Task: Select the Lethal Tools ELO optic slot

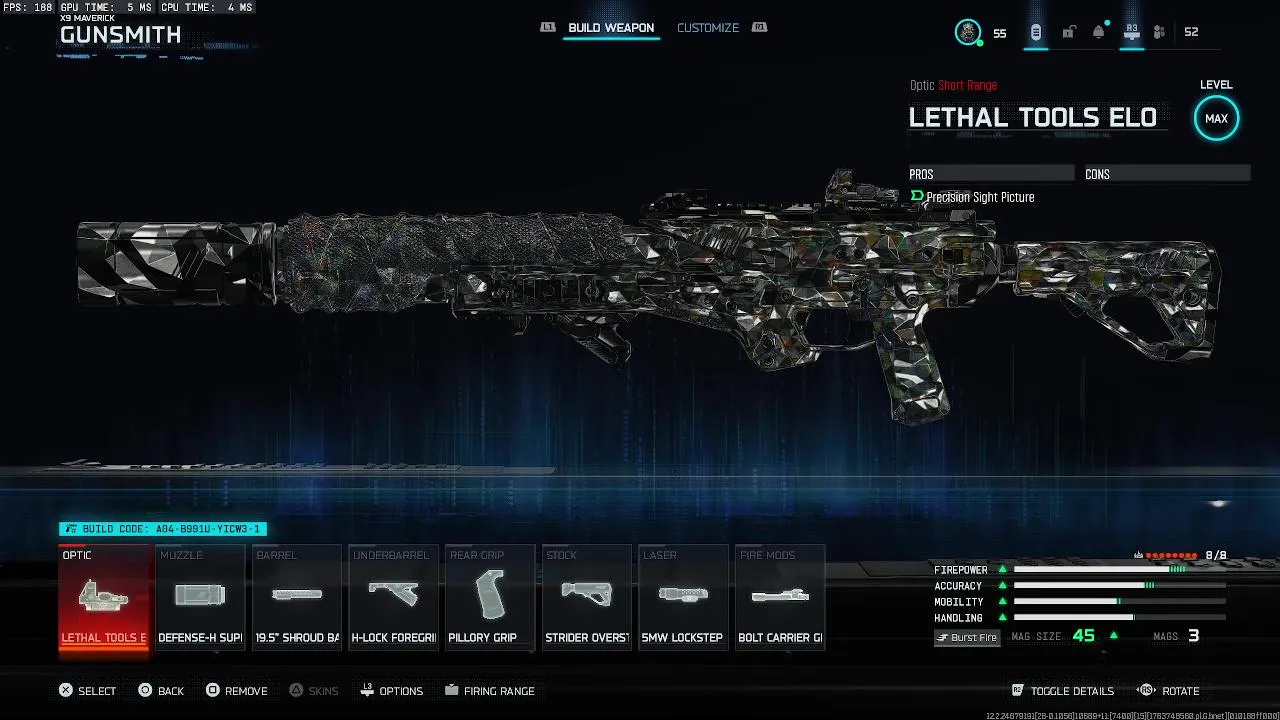Action: (104, 598)
